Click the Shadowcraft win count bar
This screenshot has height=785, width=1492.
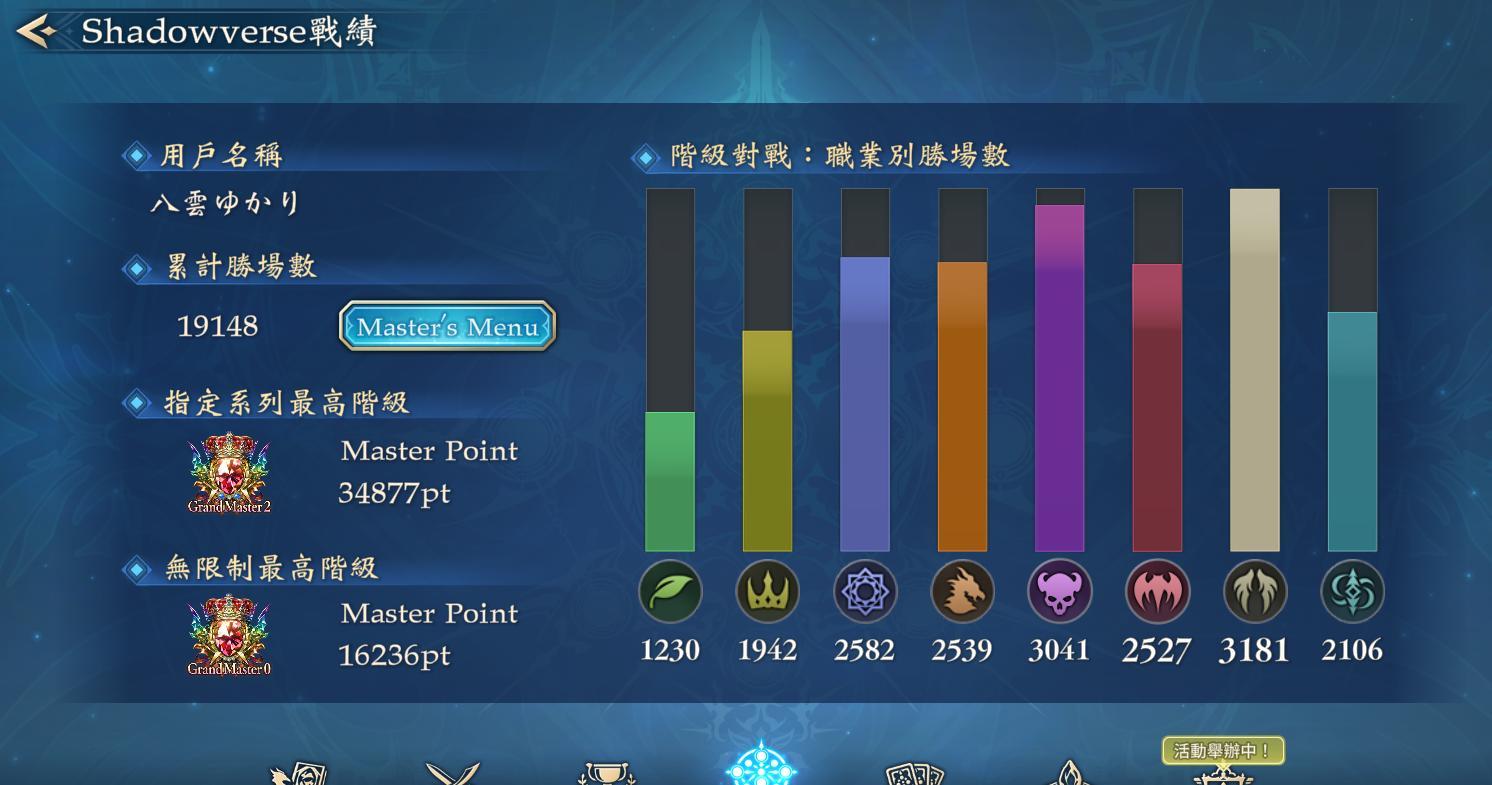pyautogui.click(x=1059, y=380)
